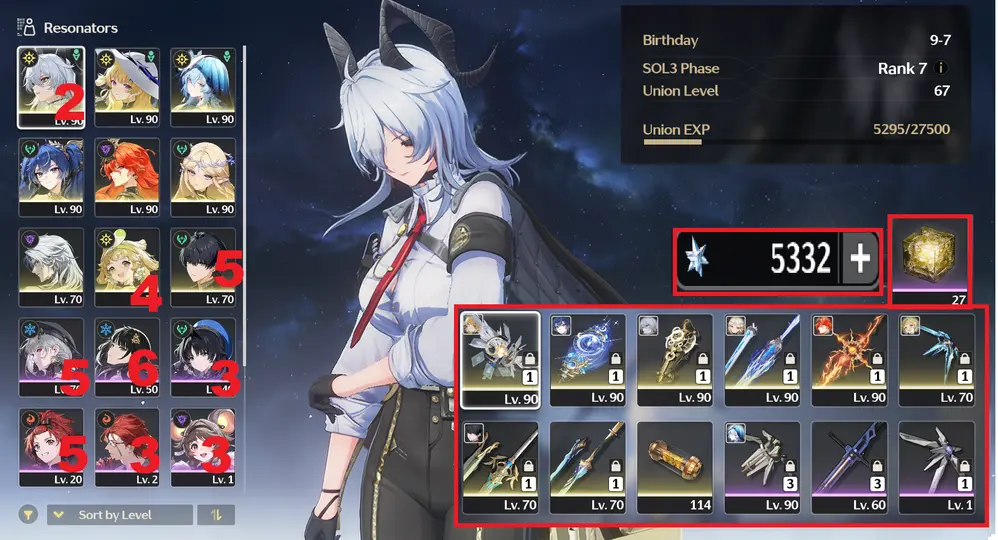Toggle the sort order arrows button
This screenshot has height=540, width=998.
point(215,515)
